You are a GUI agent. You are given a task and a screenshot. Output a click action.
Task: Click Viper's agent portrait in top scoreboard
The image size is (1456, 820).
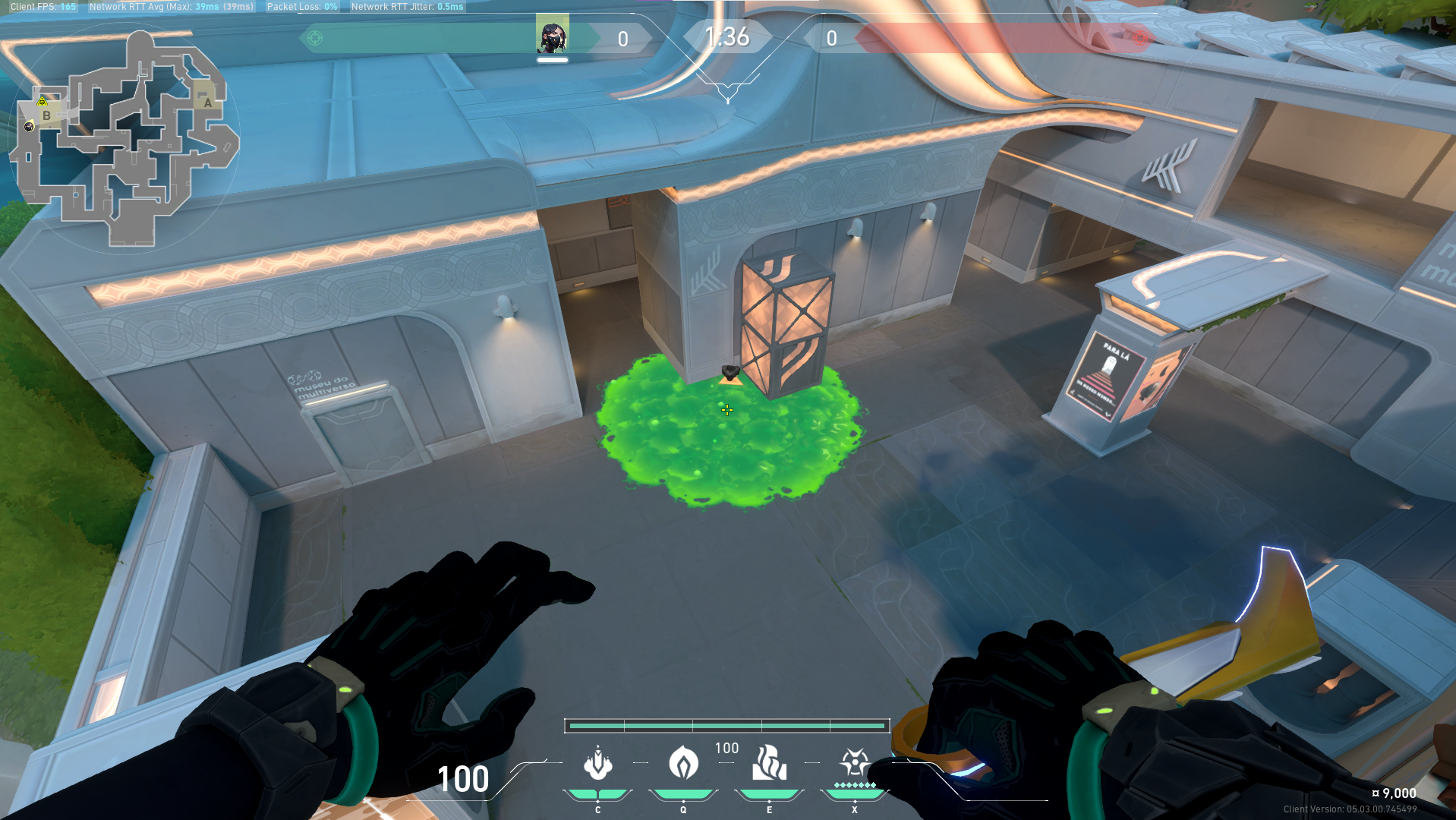(553, 33)
